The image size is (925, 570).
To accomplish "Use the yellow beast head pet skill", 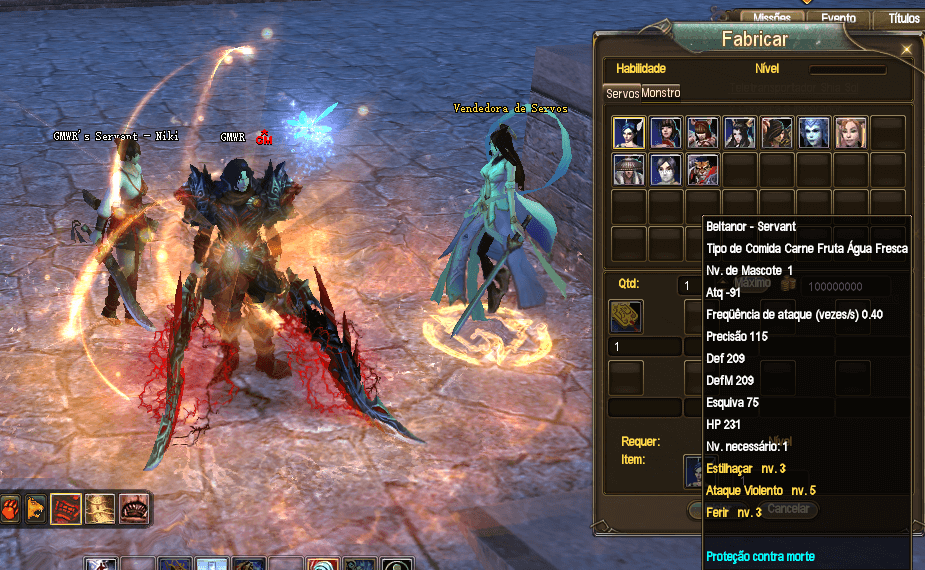I will pyautogui.click(x=36, y=508).
